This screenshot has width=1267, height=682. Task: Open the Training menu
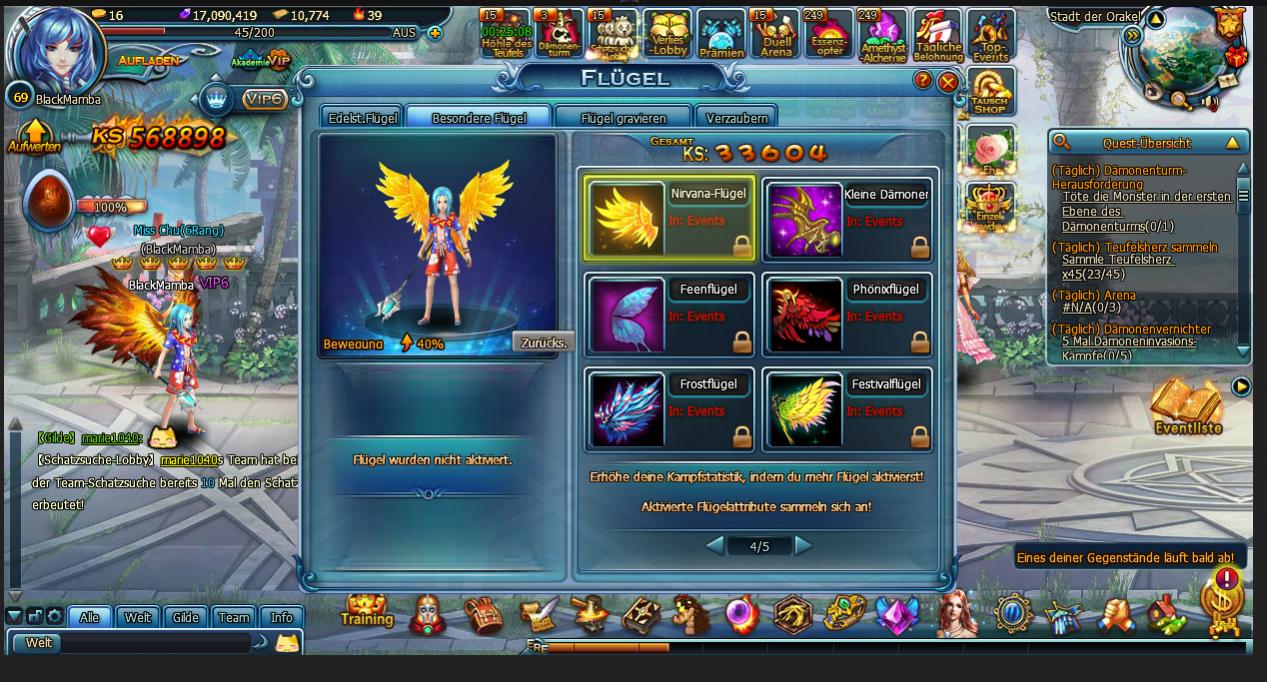(x=366, y=612)
